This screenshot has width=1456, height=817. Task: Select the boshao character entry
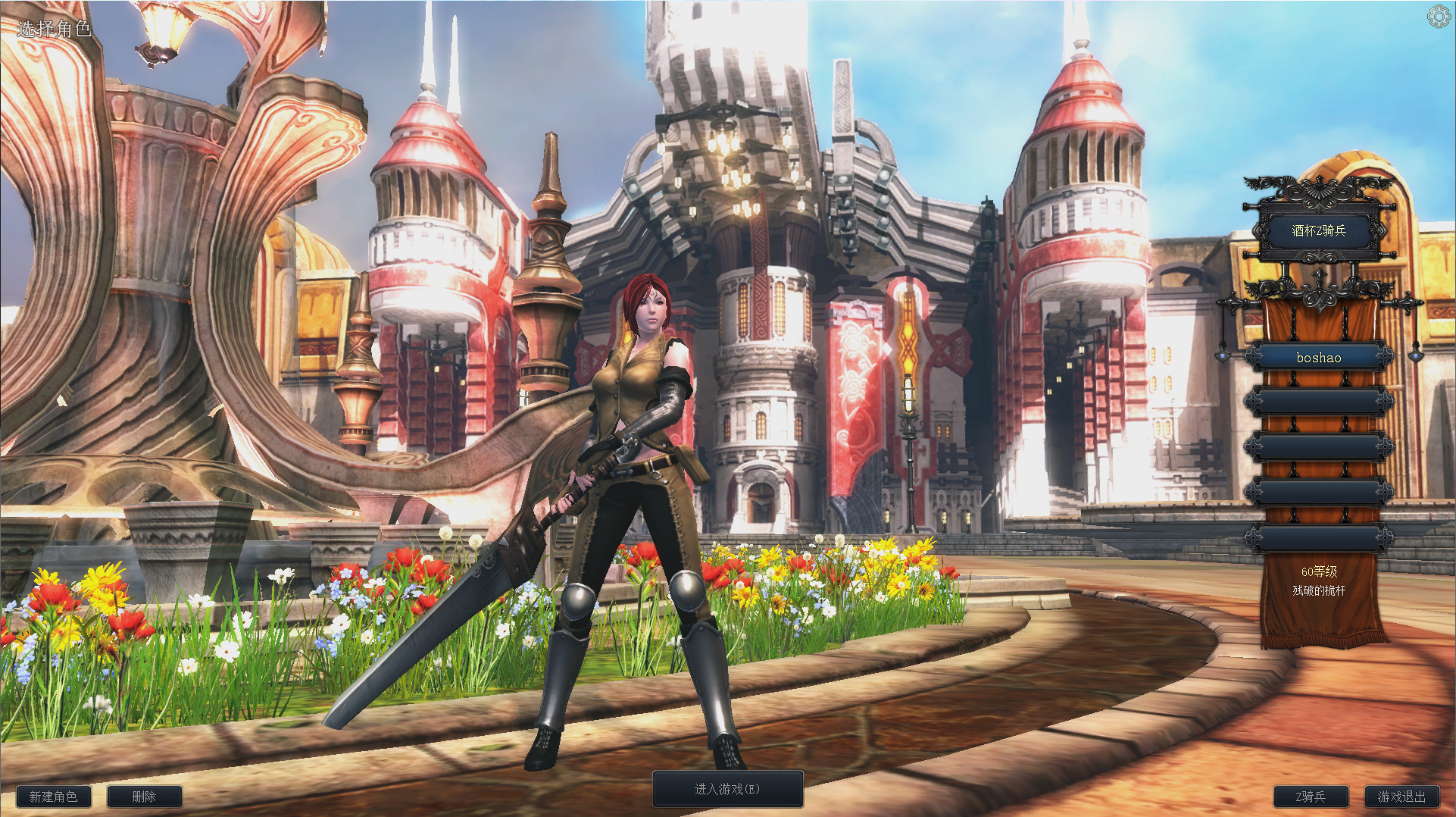(1318, 357)
